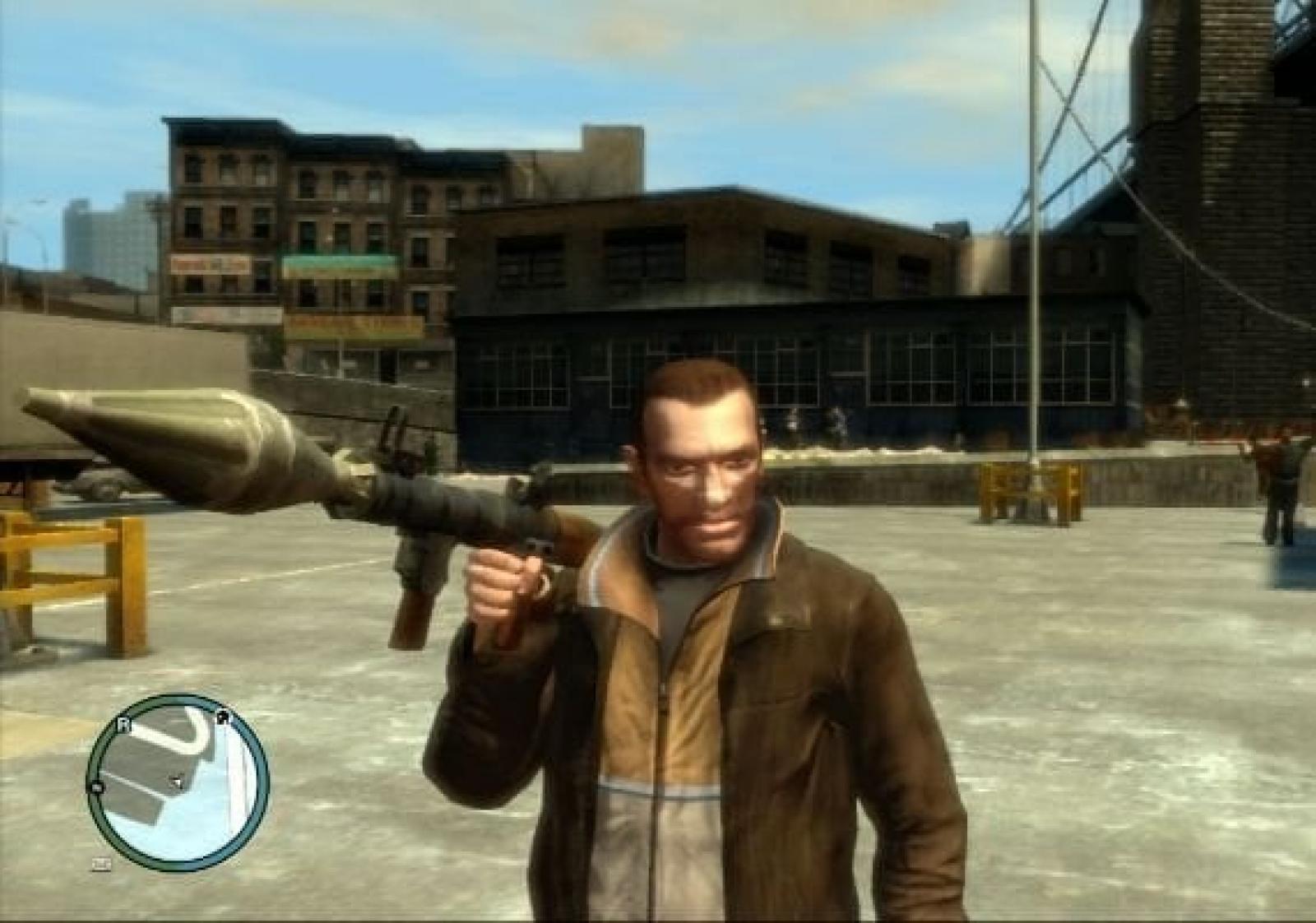Select the R blip on the minimap
Screen dimensions: 1316x923
click(125, 725)
